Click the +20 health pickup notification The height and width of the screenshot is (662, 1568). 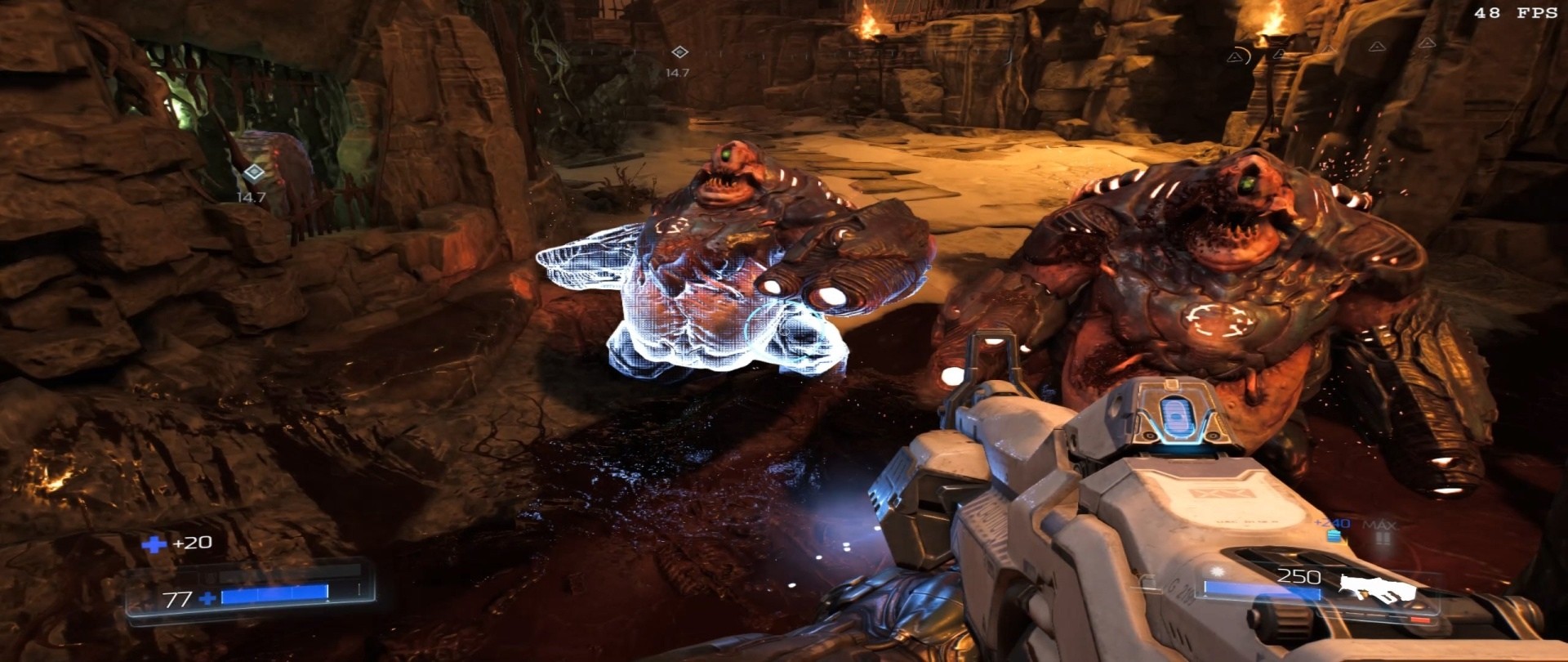click(192, 542)
